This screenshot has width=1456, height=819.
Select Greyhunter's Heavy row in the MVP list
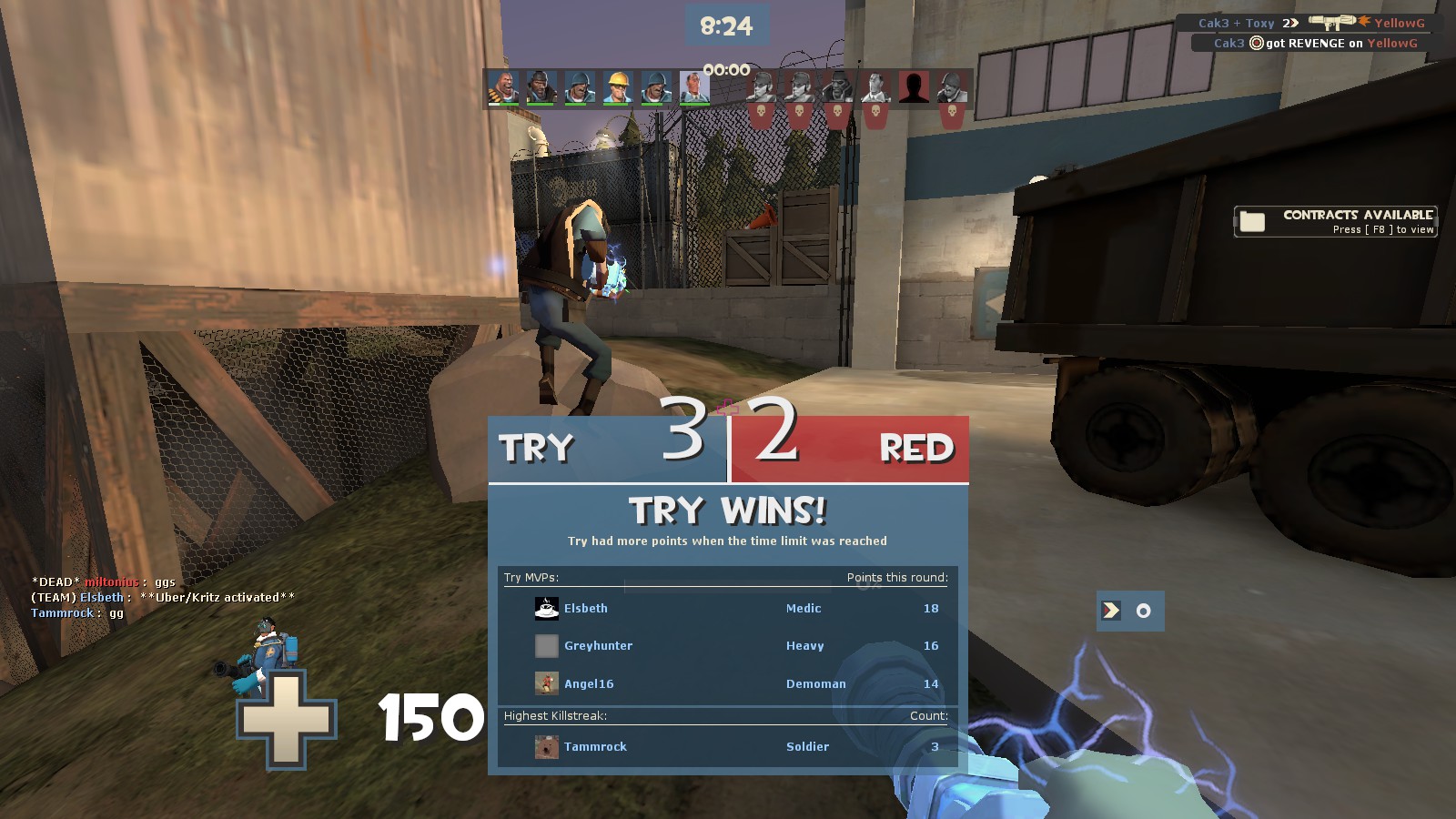tap(728, 646)
